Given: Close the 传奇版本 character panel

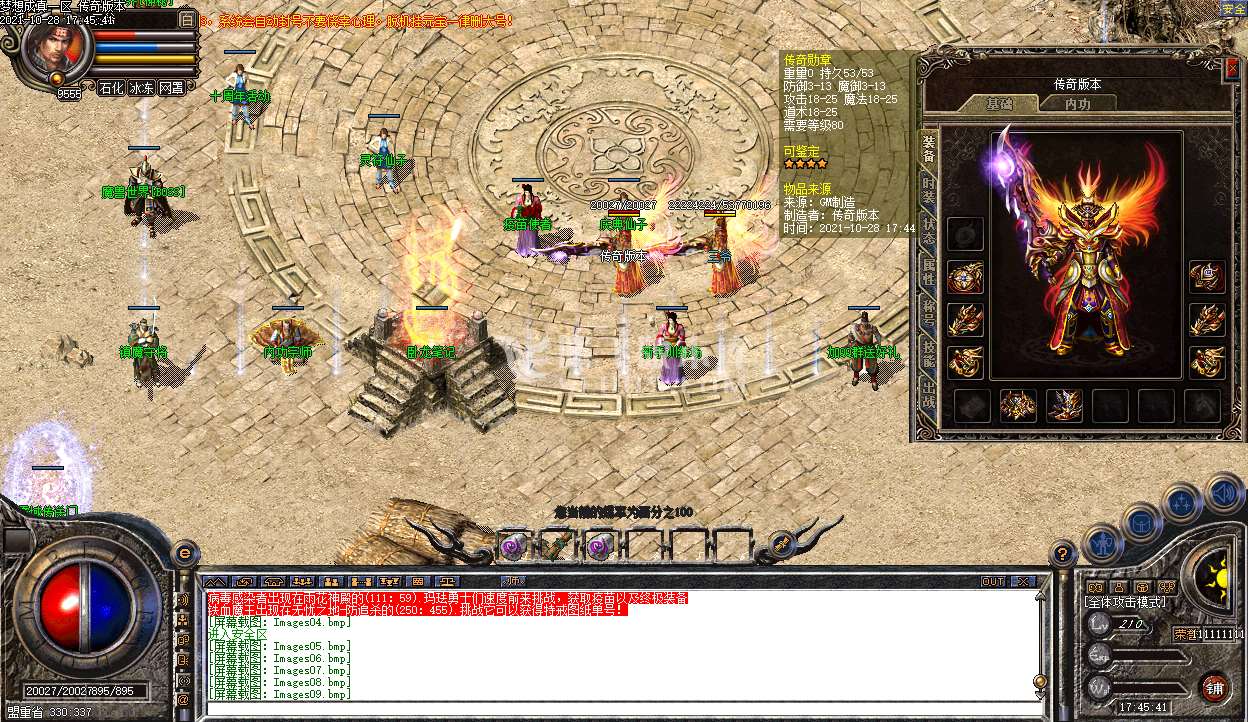Looking at the screenshot, I should (x=1232, y=68).
